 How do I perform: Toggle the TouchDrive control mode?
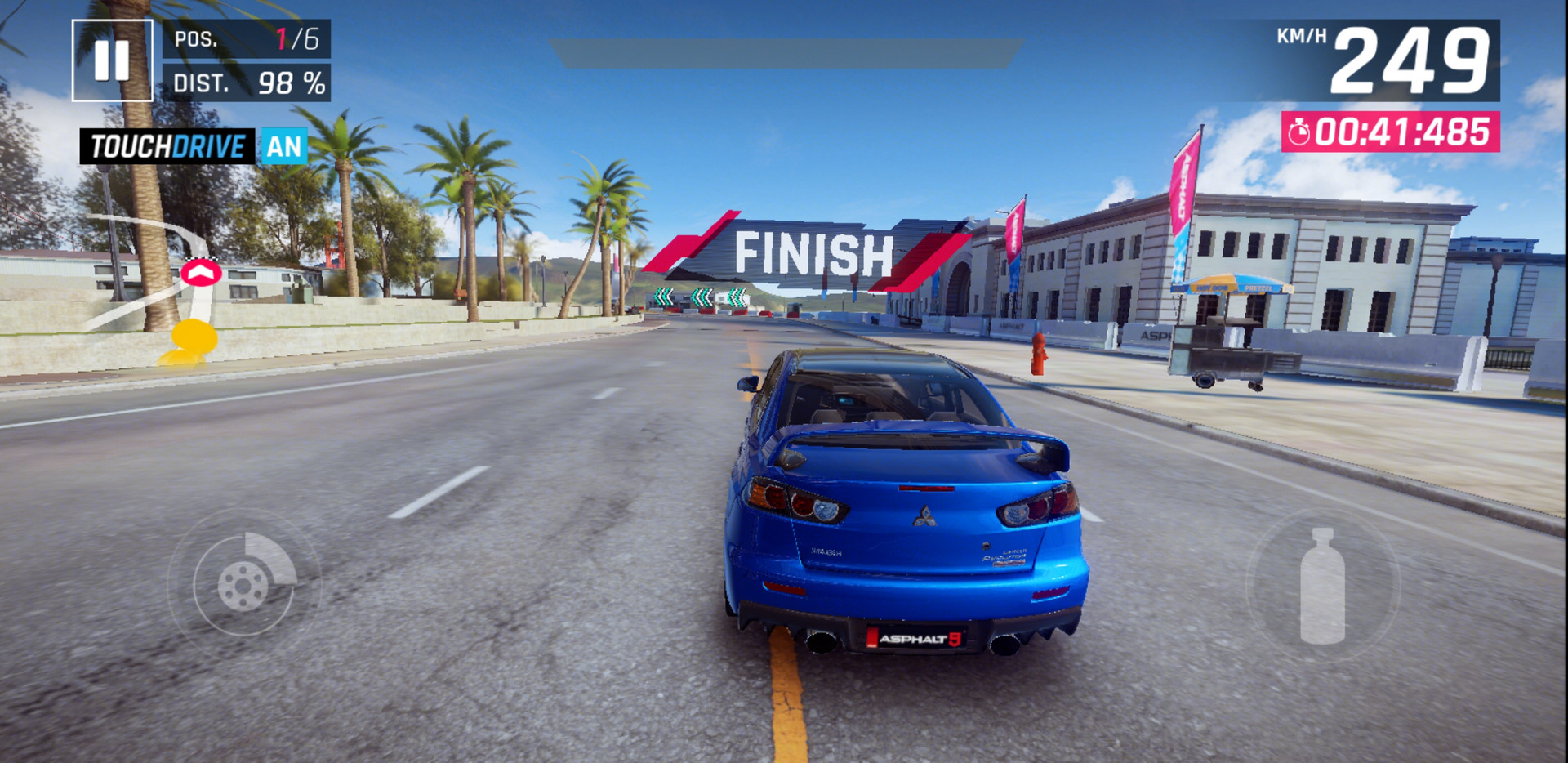click(x=194, y=147)
